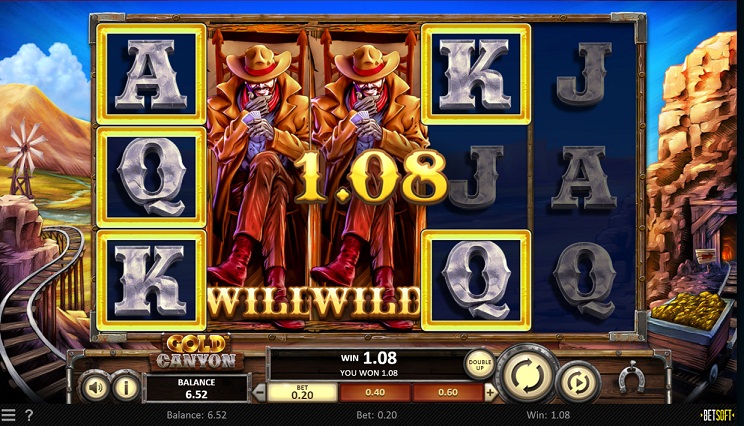Select the 0.40 bet option

click(x=375, y=393)
